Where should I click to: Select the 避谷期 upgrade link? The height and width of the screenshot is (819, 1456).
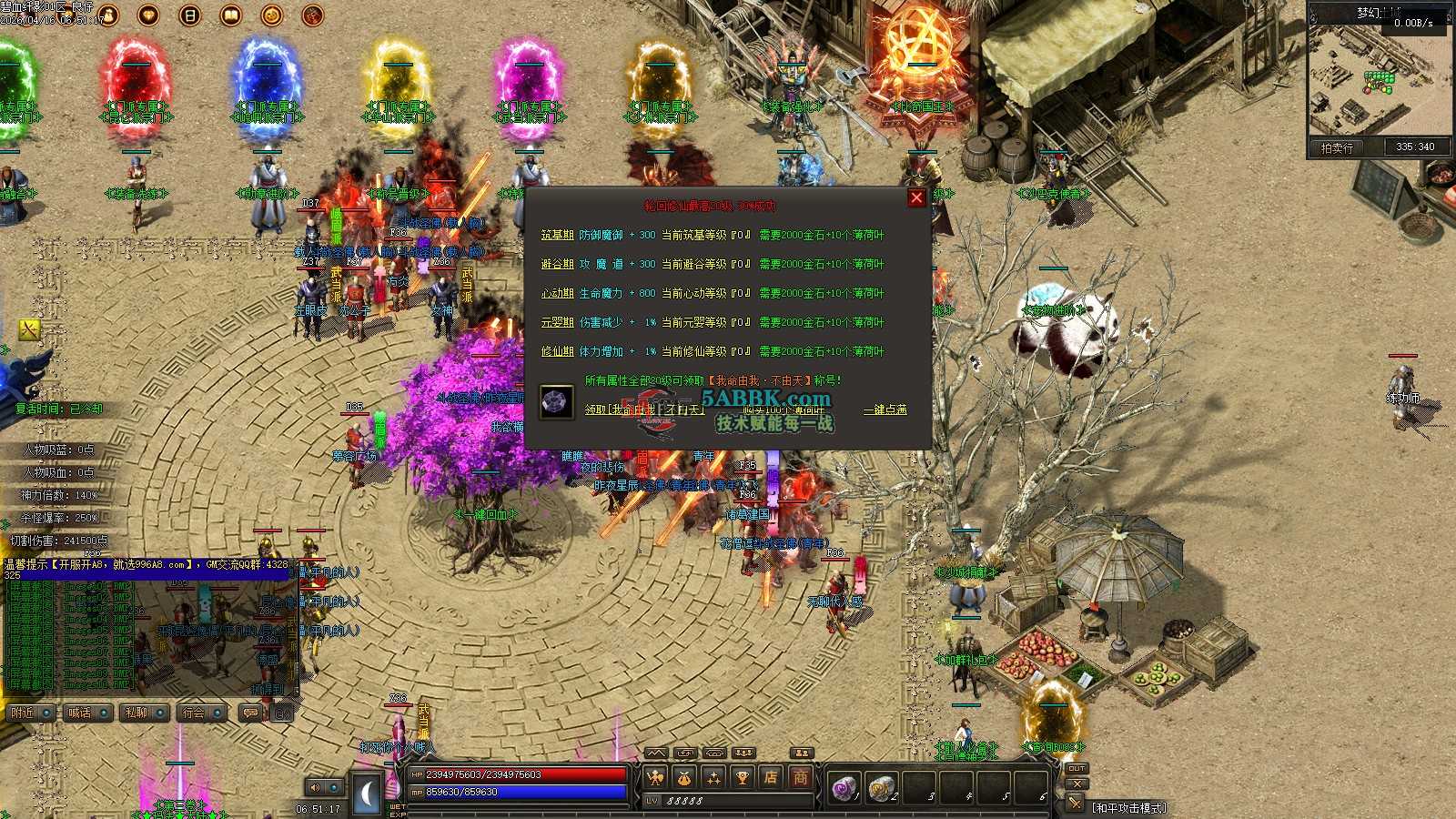[557, 264]
